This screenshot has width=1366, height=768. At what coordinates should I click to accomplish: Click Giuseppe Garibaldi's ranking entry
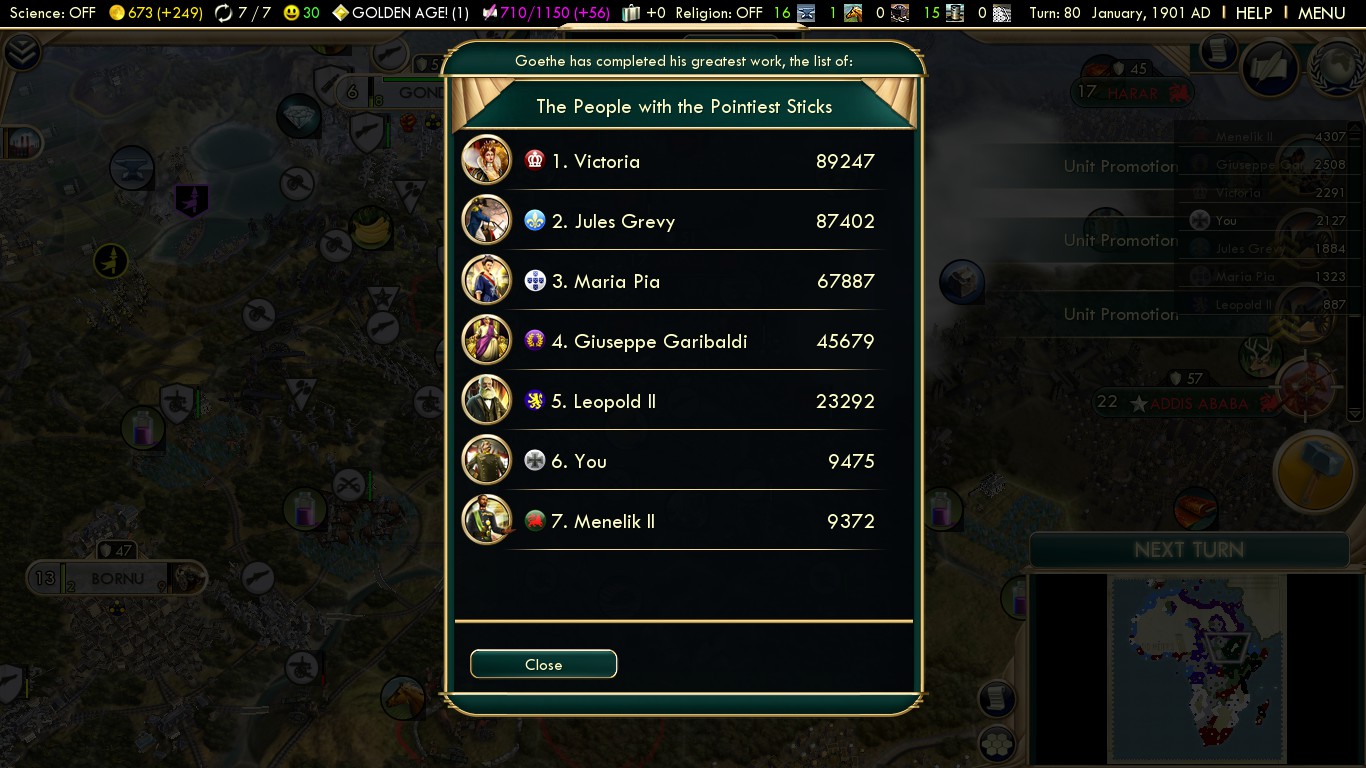pyautogui.click(x=670, y=341)
